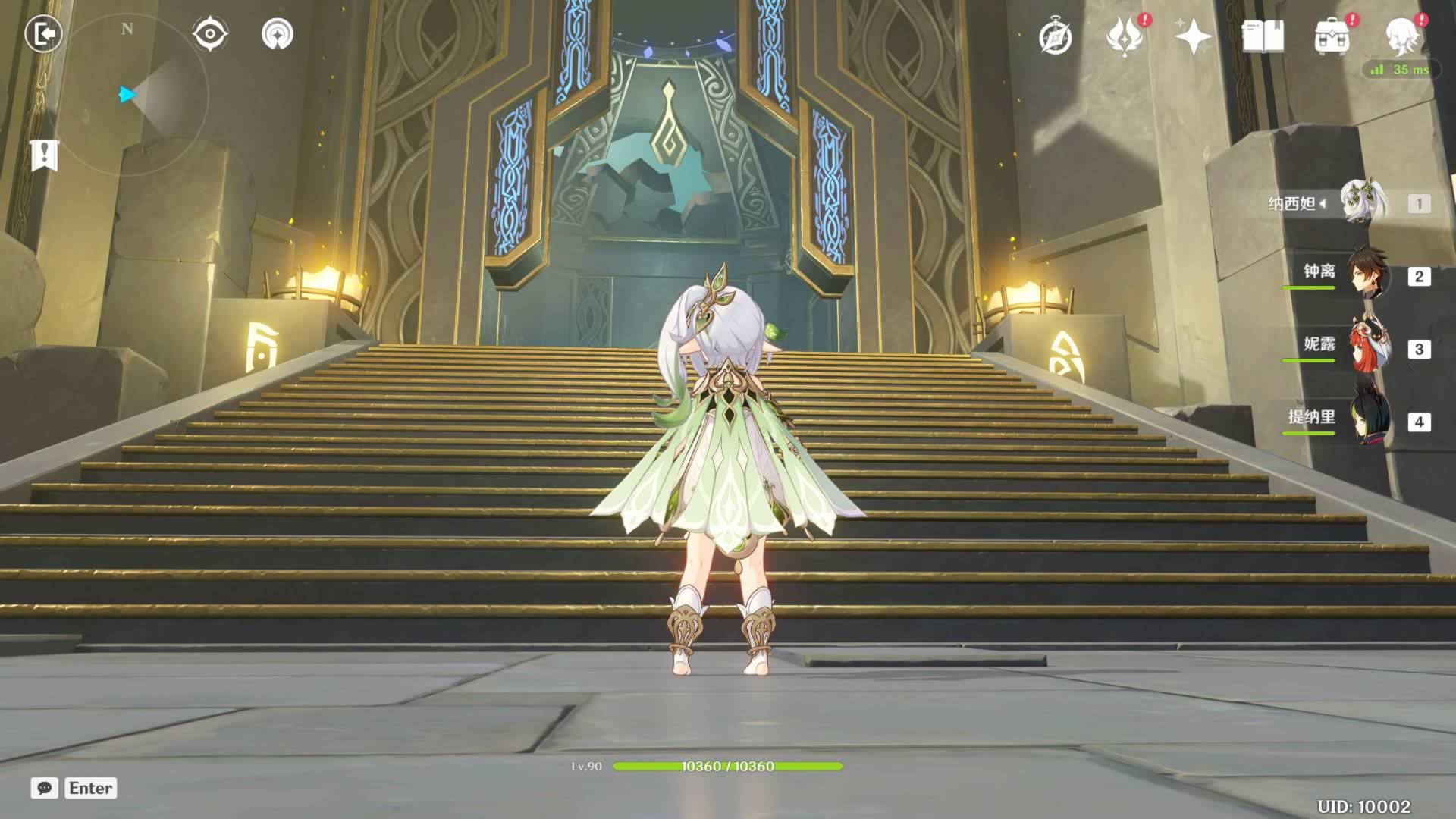
Task: Open the book handbook icon
Action: pos(1263,36)
